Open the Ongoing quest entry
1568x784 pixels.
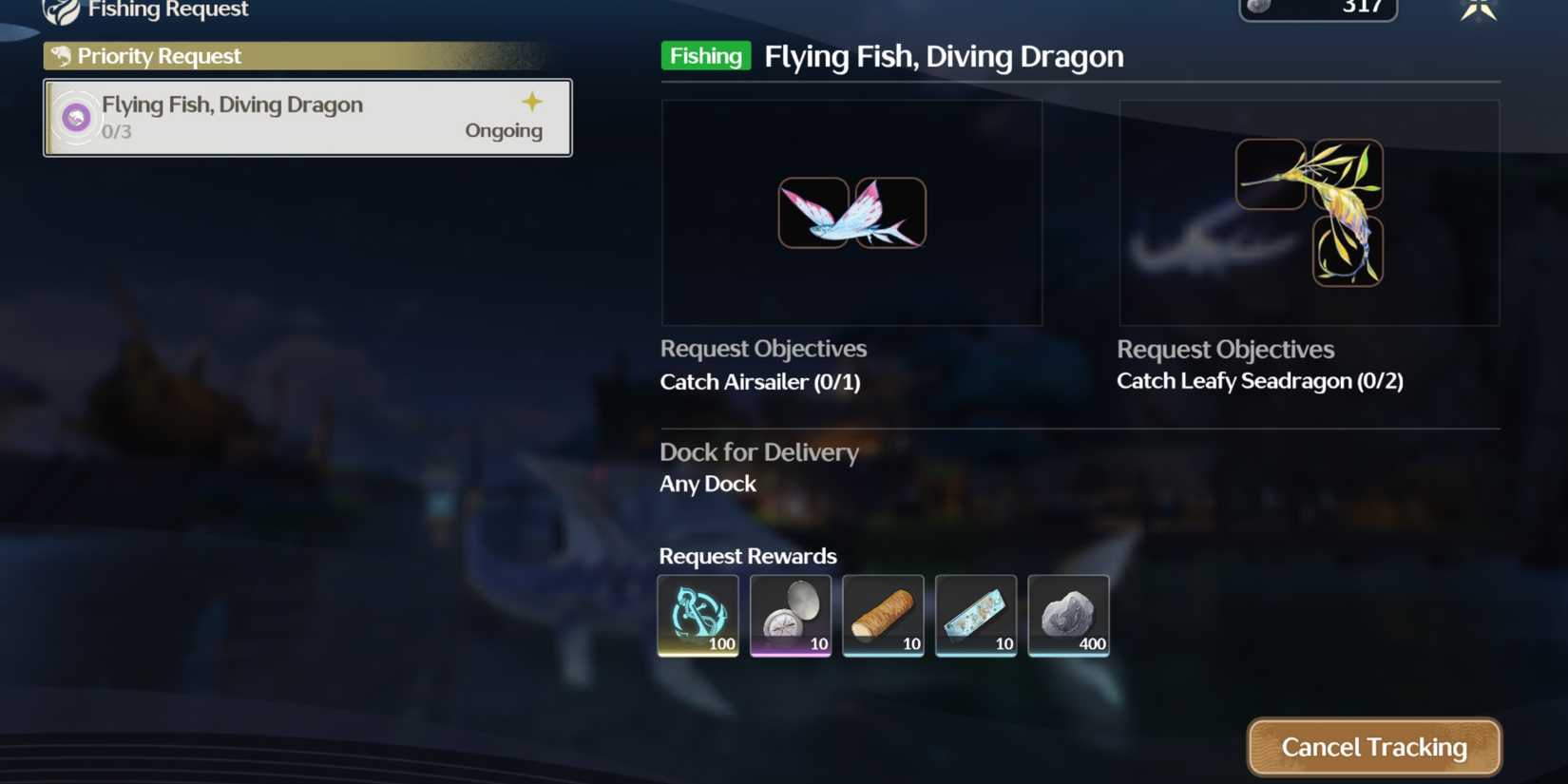click(504, 130)
